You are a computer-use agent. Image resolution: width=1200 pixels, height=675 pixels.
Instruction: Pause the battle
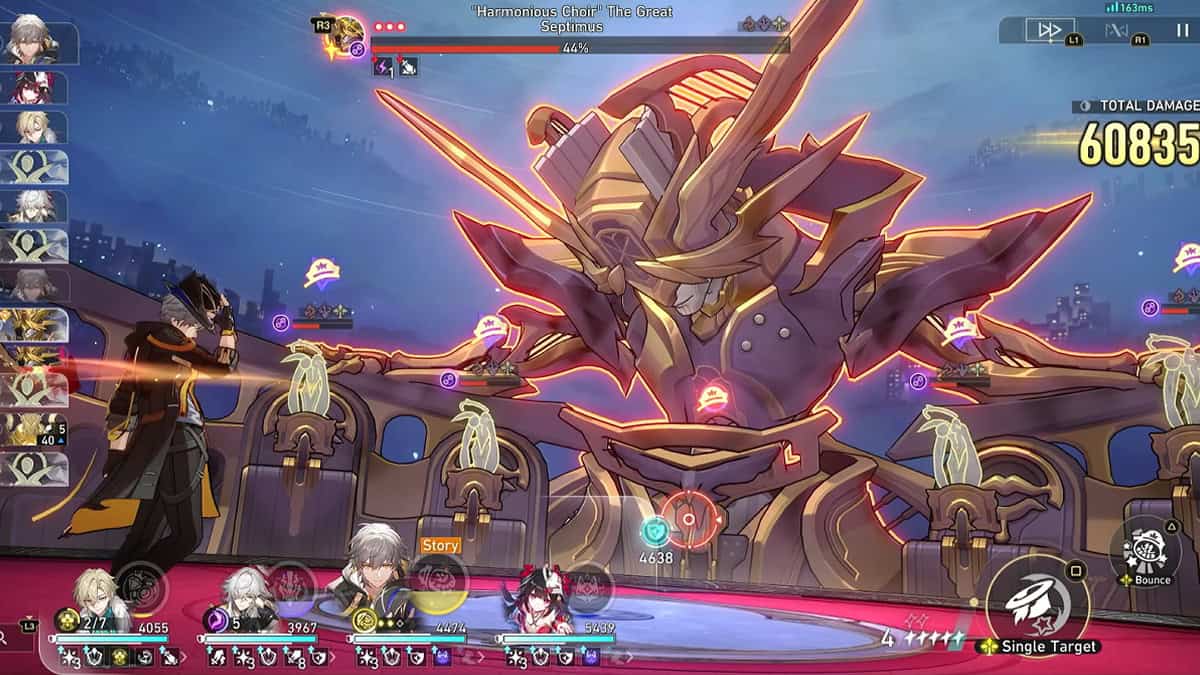pos(1182,30)
